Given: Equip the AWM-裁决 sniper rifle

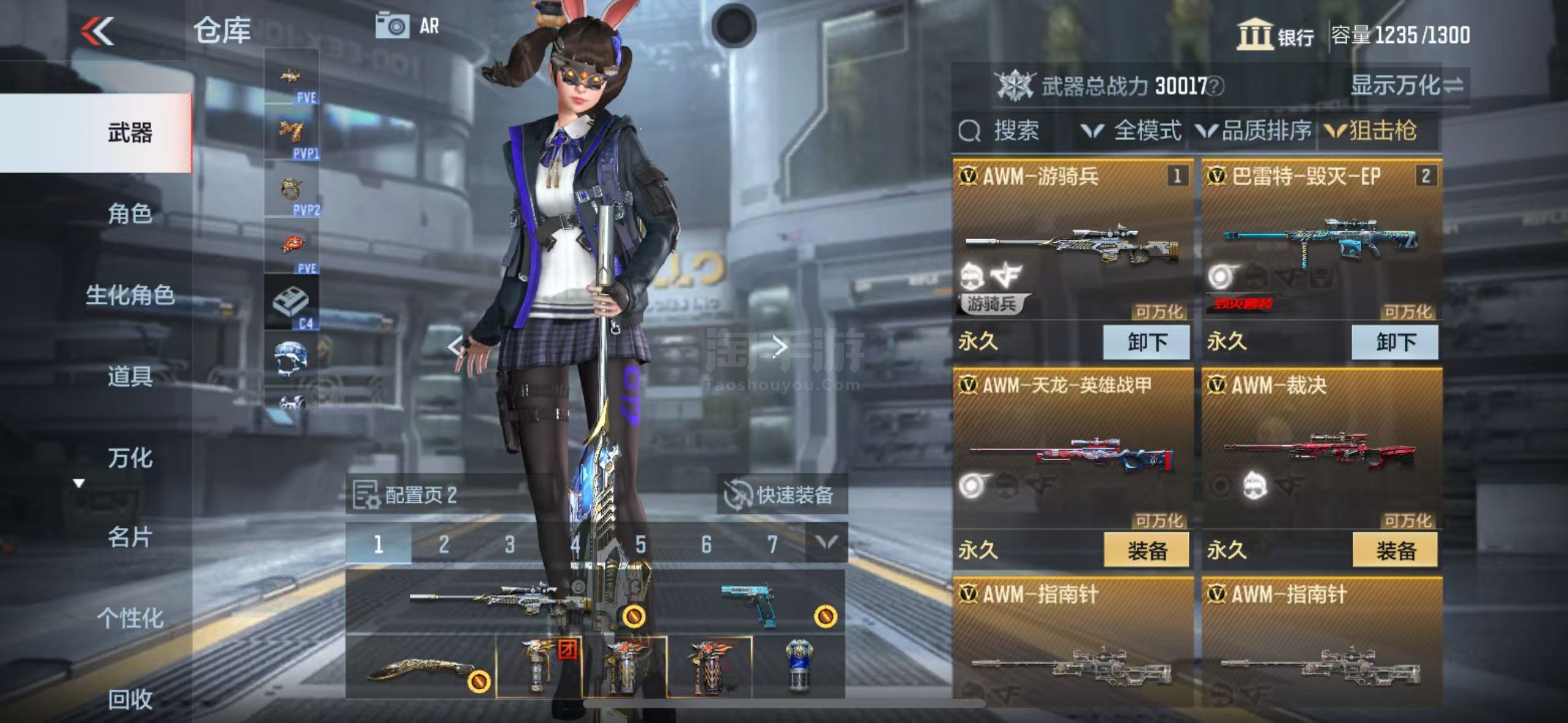Looking at the screenshot, I should 1395,550.
